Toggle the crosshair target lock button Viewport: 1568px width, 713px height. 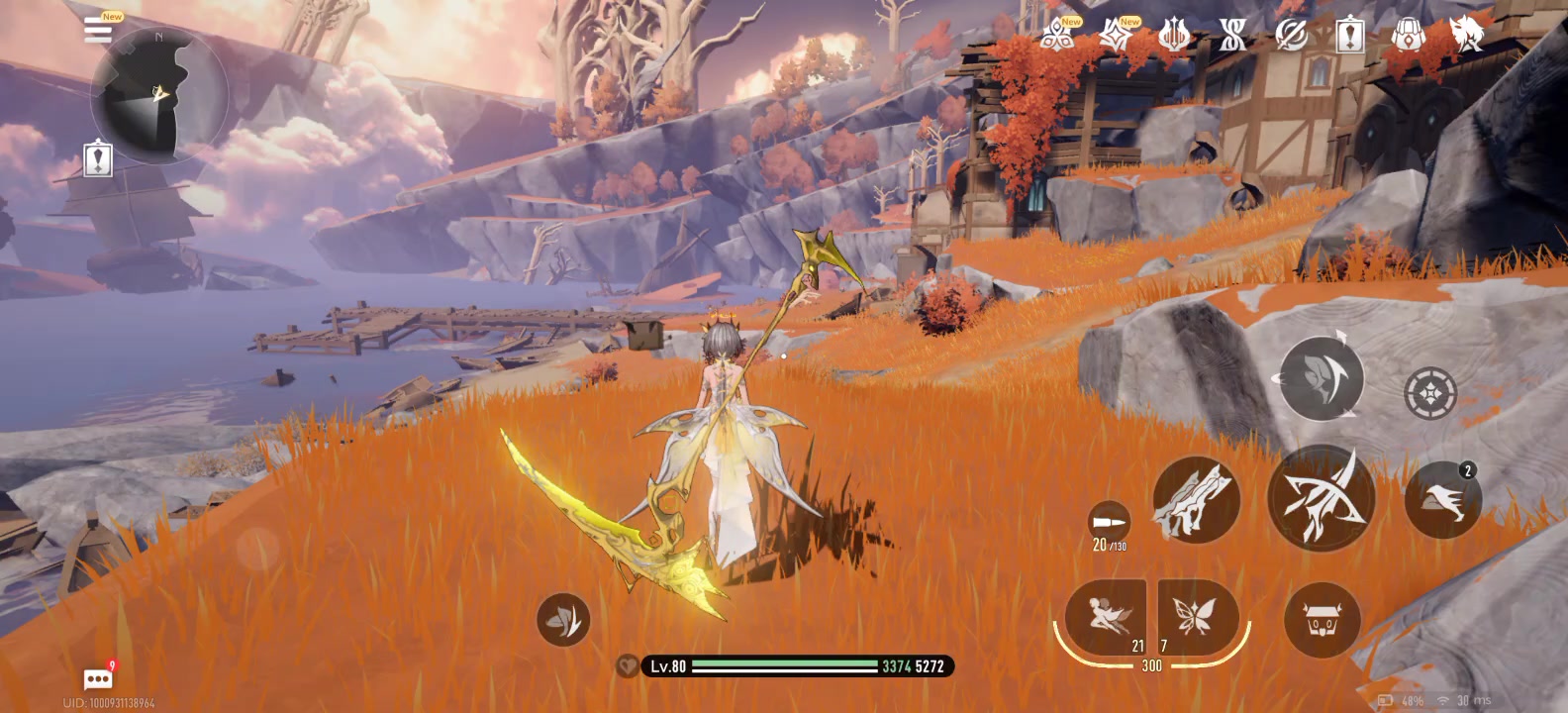(1430, 393)
